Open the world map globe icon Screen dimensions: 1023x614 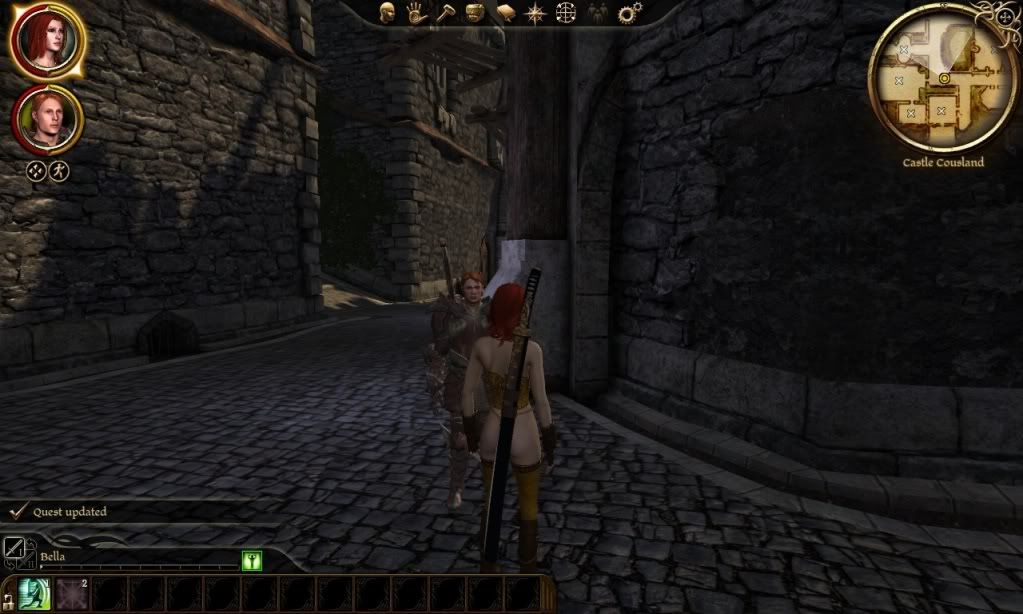tap(567, 12)
